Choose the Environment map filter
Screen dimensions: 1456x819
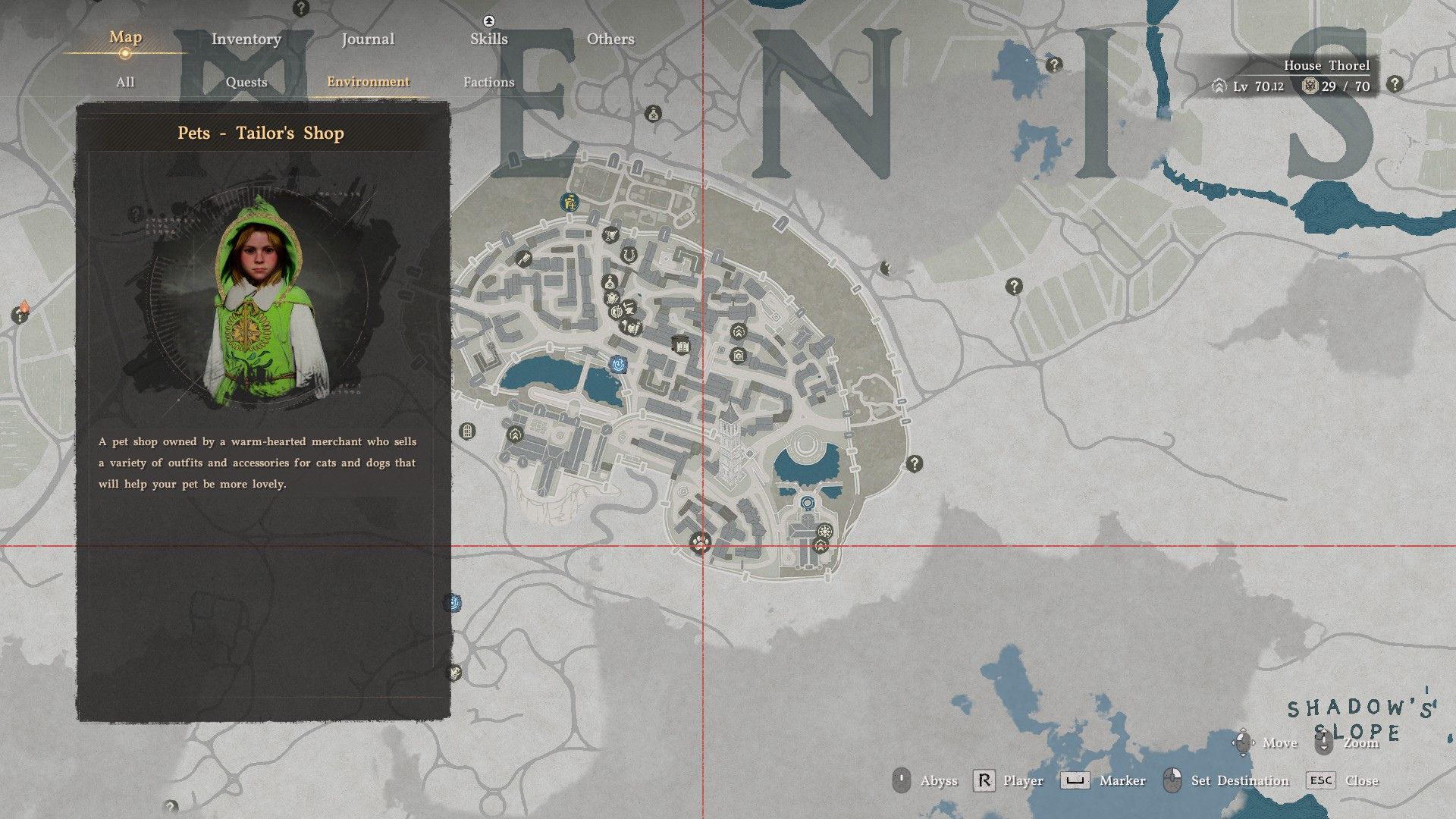pos(368,82)
